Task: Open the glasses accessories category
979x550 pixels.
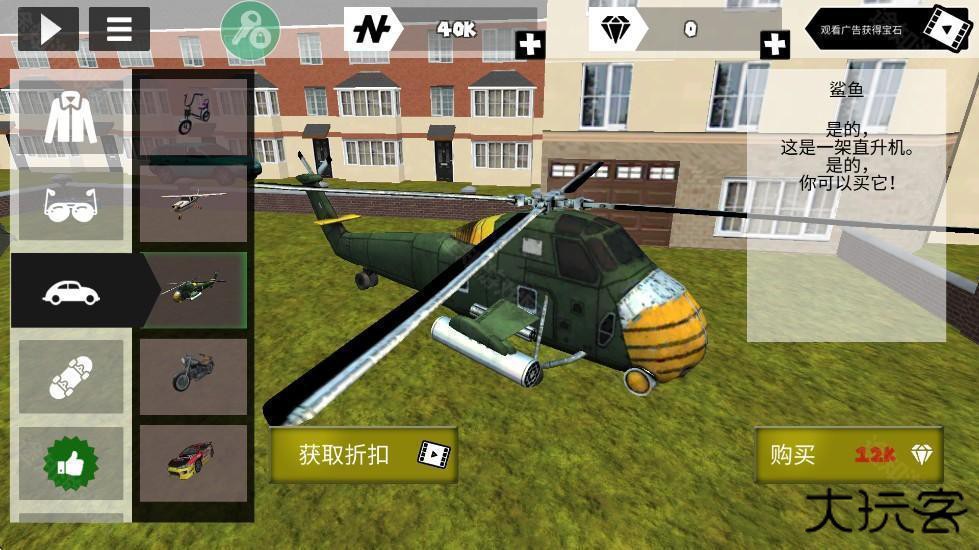Action: pos(71,205)
